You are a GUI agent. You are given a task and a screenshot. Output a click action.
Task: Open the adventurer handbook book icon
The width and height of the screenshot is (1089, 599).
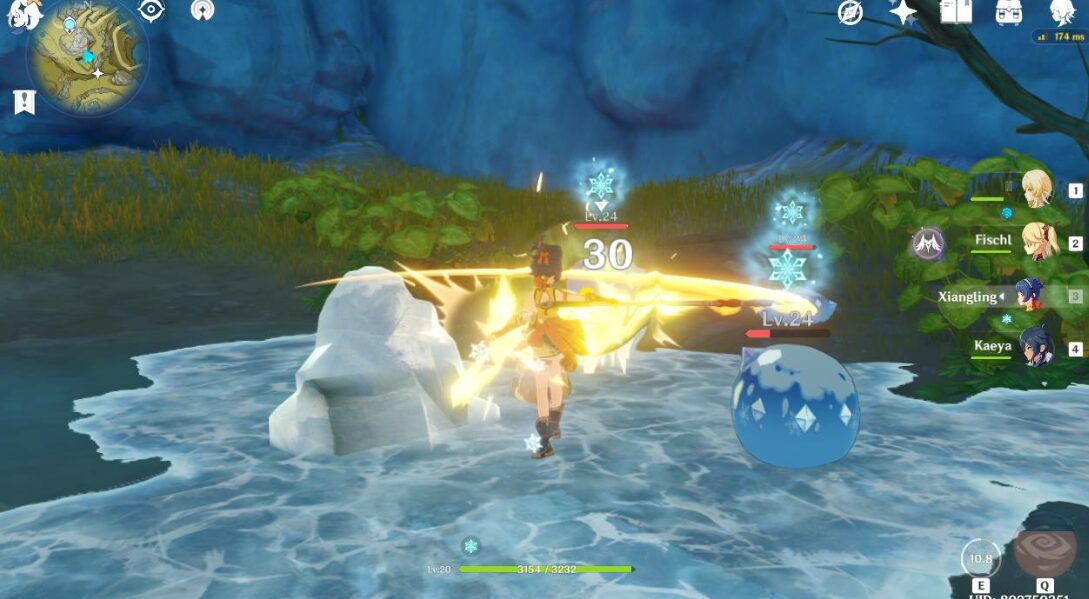[x=956, y=12]
